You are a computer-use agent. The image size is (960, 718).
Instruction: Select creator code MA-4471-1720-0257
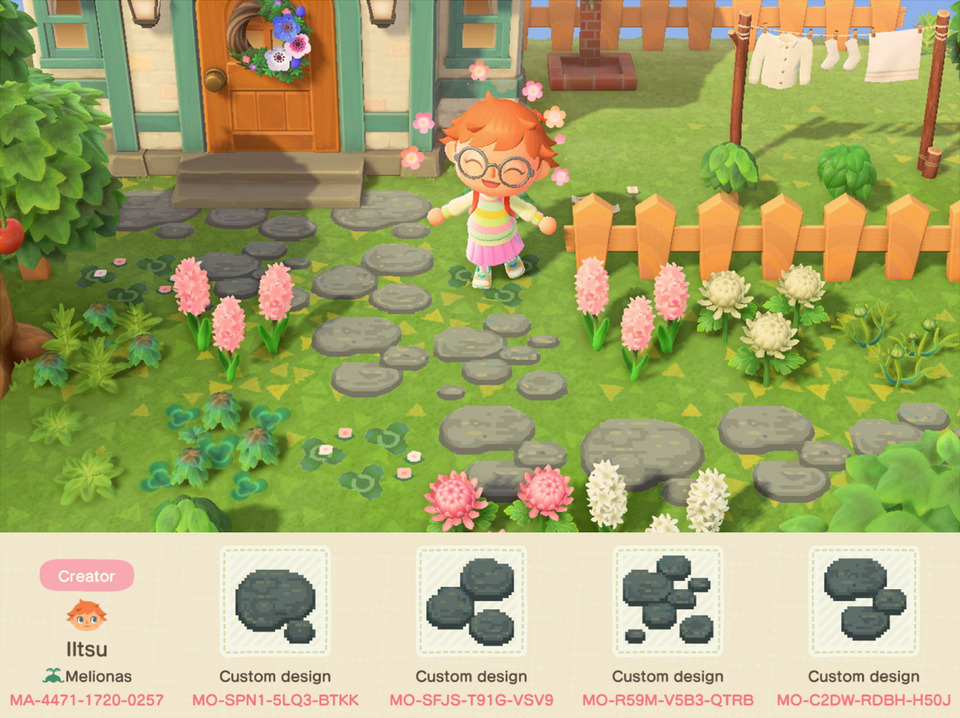pos(86,699)
